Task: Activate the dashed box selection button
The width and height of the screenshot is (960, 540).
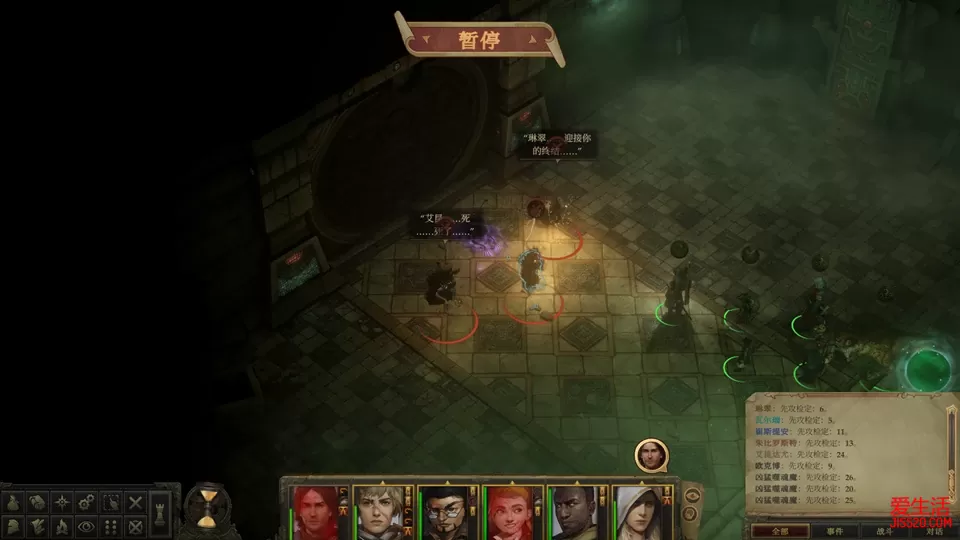Action: click(x=111, y=502)
